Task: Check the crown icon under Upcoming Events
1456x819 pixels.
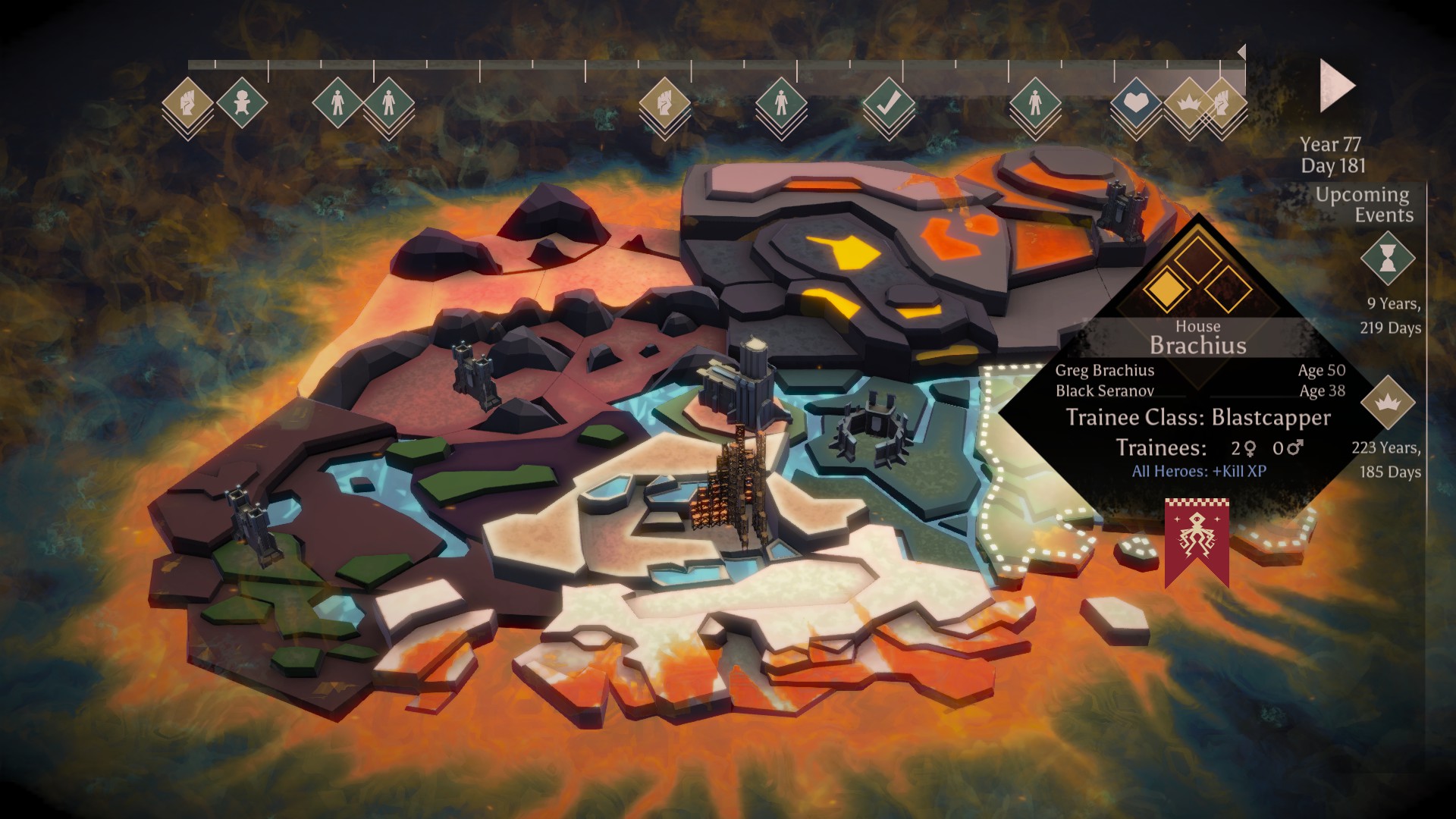Action: click(1388, 403)
